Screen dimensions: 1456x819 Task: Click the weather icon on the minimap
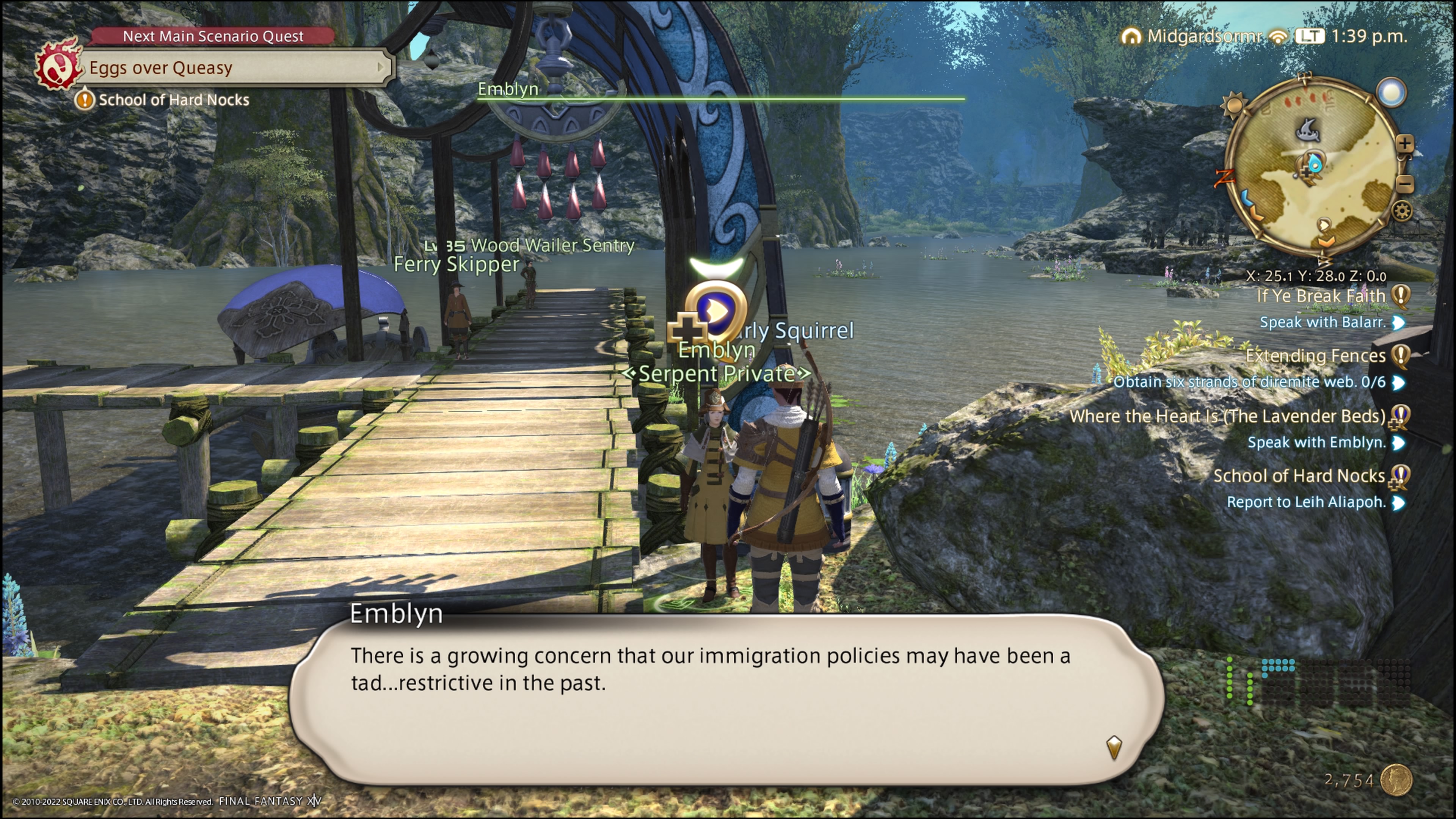click(x=1391, y=92)
